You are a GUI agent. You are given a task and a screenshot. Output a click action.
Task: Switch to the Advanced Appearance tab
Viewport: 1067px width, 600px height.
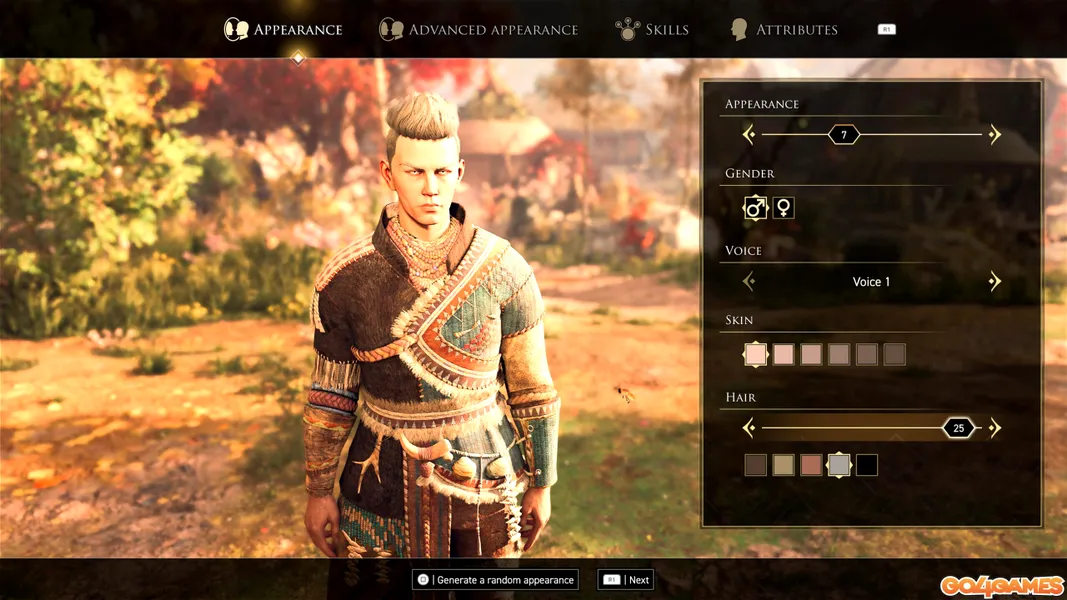pos(479,30)
